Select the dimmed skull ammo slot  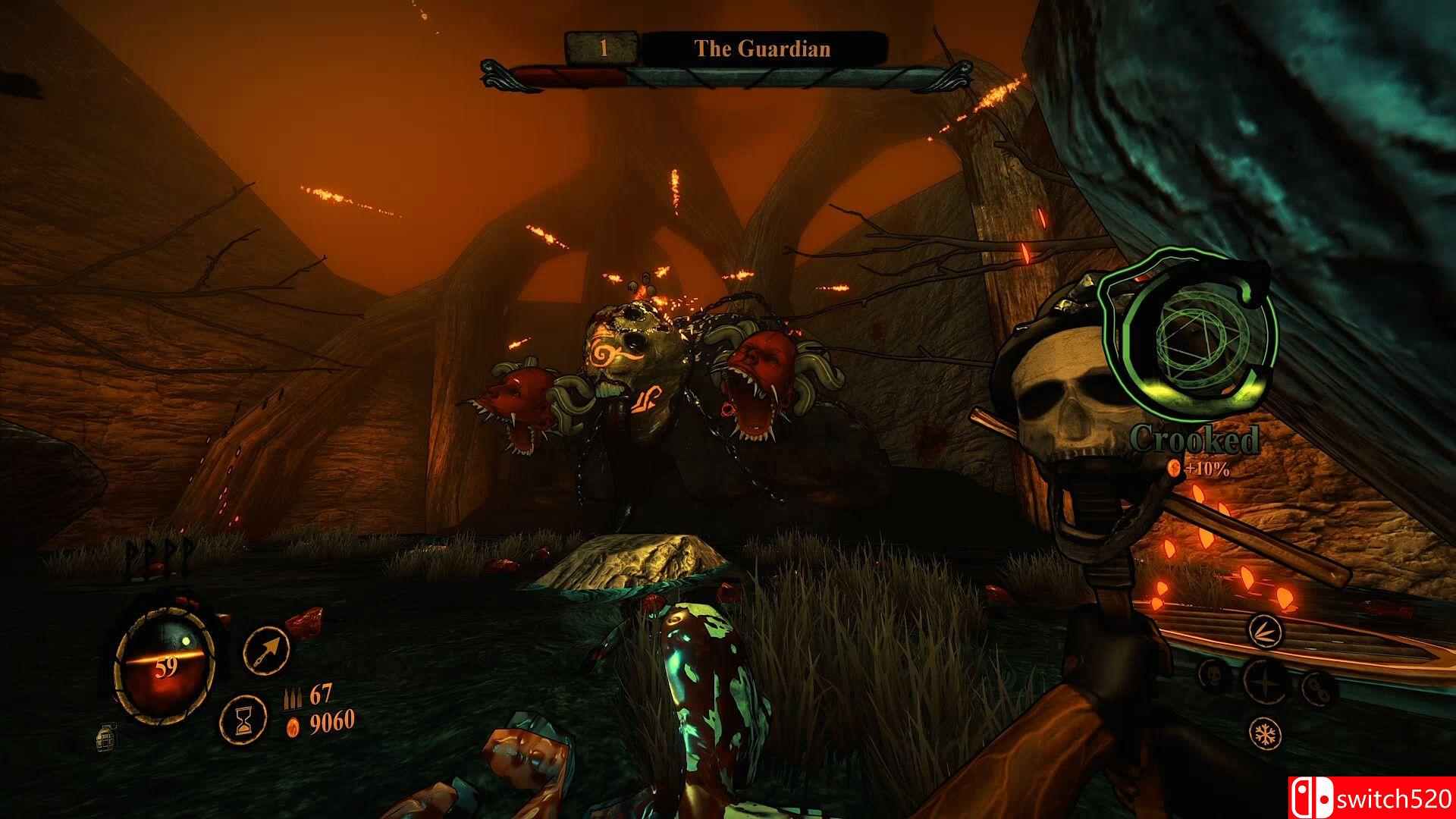1214,675
